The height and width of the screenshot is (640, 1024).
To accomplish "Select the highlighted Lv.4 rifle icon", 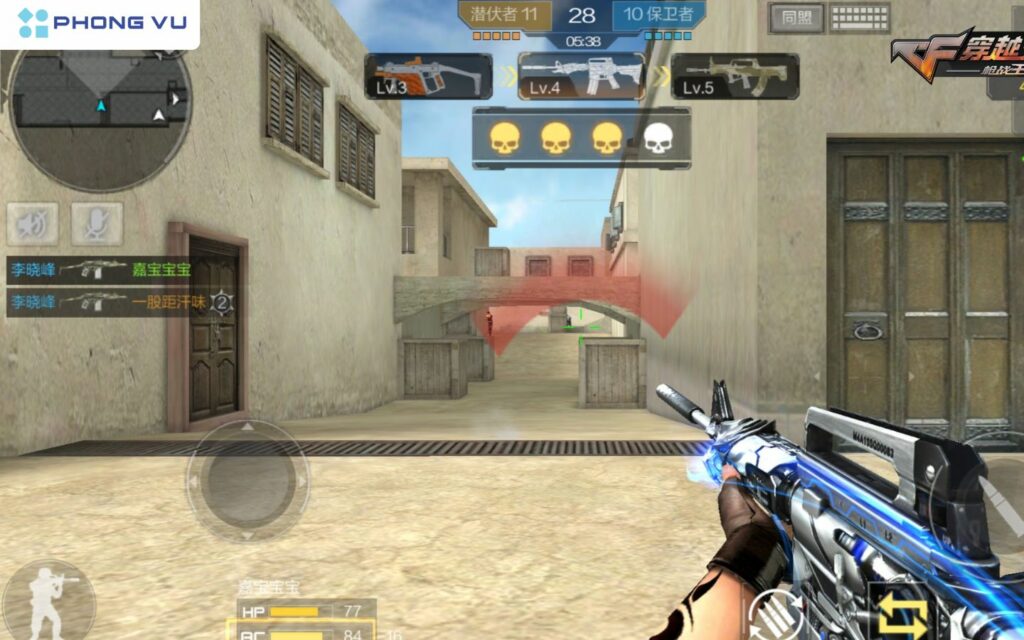I will pos(581,76).
